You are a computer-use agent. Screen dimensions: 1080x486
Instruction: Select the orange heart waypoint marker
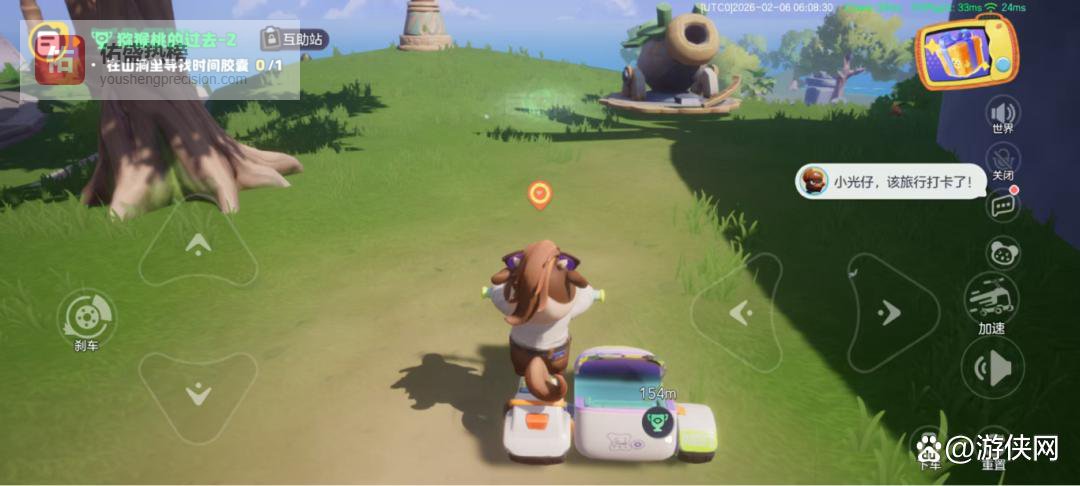click(x=539, y=194)
